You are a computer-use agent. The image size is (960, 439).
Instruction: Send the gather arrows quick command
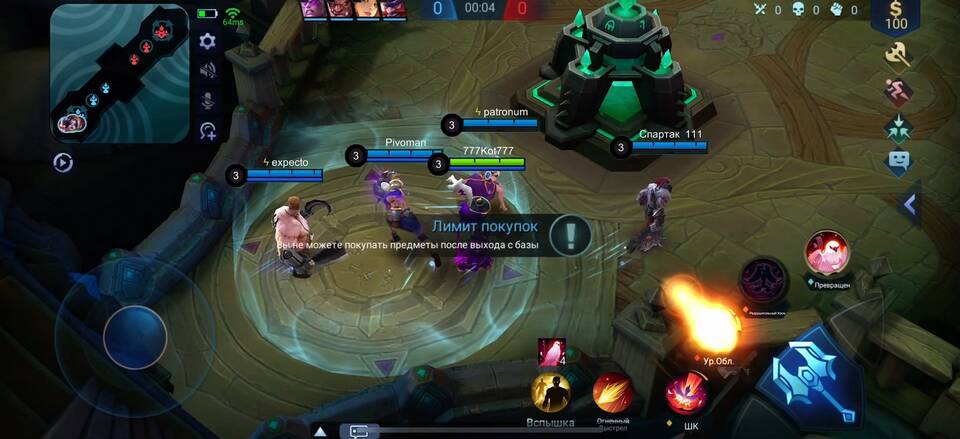coord(898,128)
